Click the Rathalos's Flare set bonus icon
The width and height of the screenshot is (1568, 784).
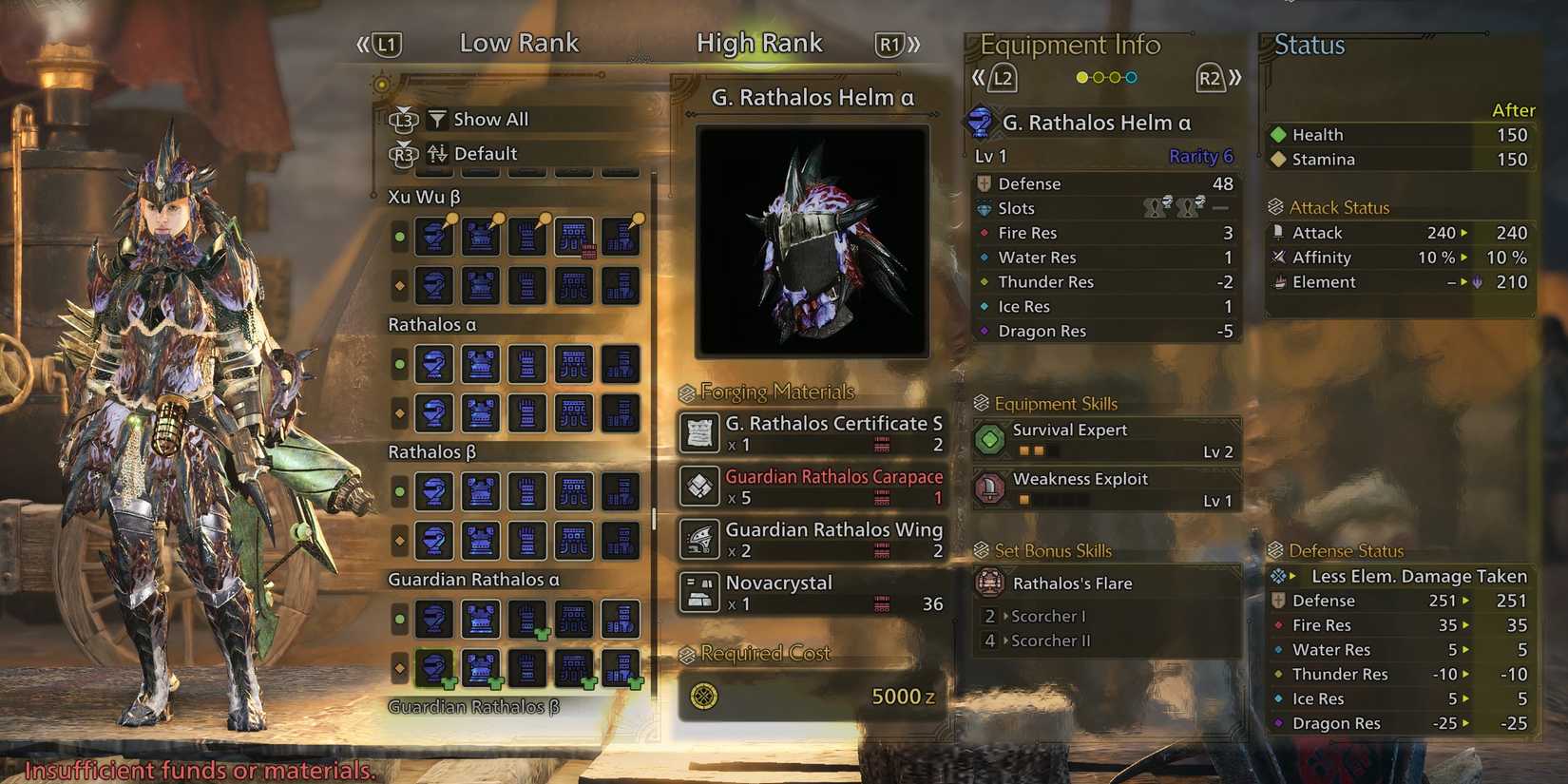(x=992, y=583)
